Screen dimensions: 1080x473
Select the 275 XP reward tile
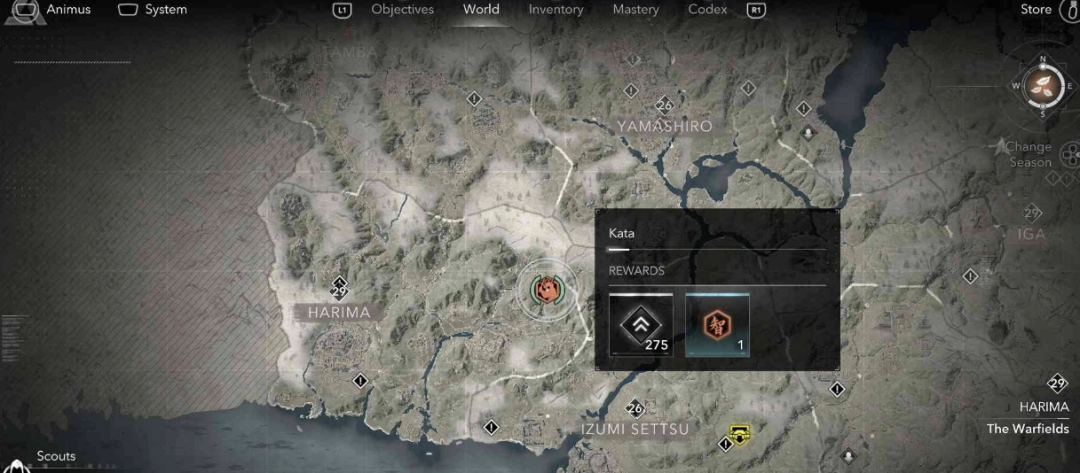coord(641,325)
